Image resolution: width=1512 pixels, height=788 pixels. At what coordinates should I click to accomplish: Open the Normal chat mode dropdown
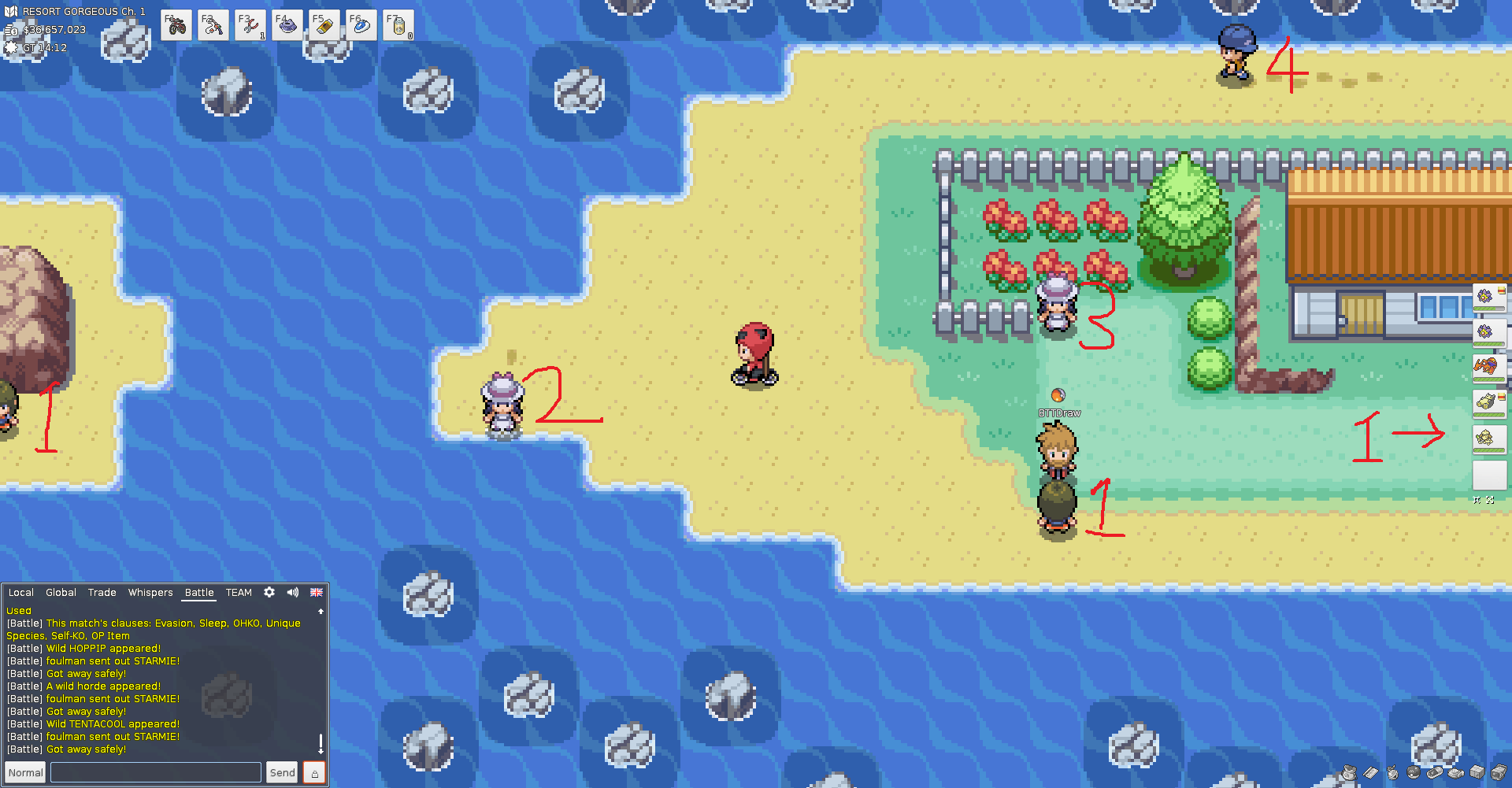click(26, 772)
